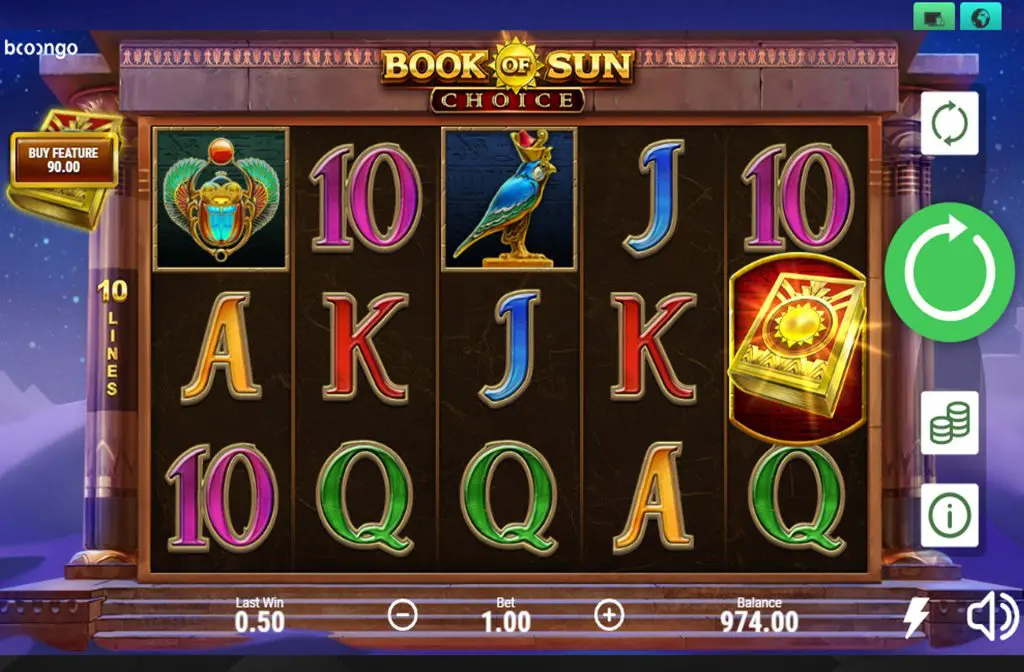
Task: Open the autoplay spin options
Action: (949, 124)
